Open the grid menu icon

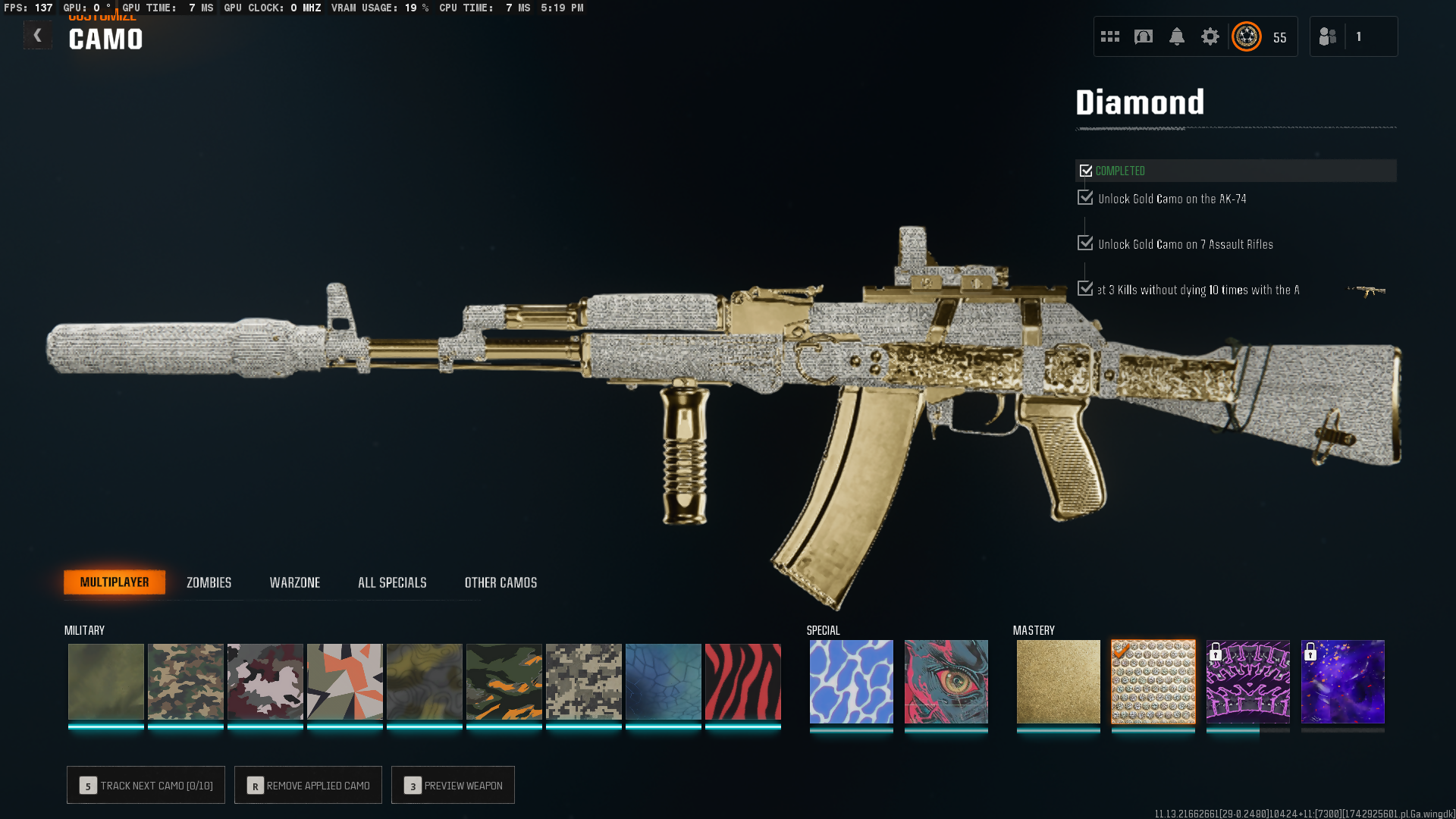pos(1110,36)
